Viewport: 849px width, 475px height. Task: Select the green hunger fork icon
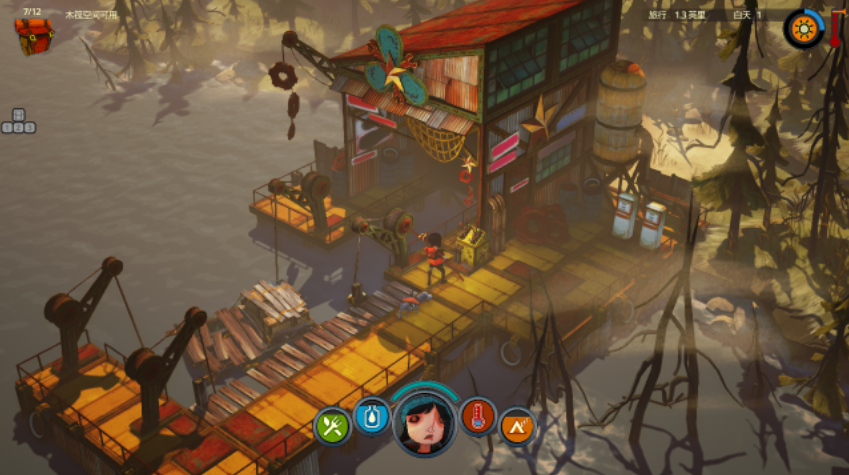[x=332, y=427]
